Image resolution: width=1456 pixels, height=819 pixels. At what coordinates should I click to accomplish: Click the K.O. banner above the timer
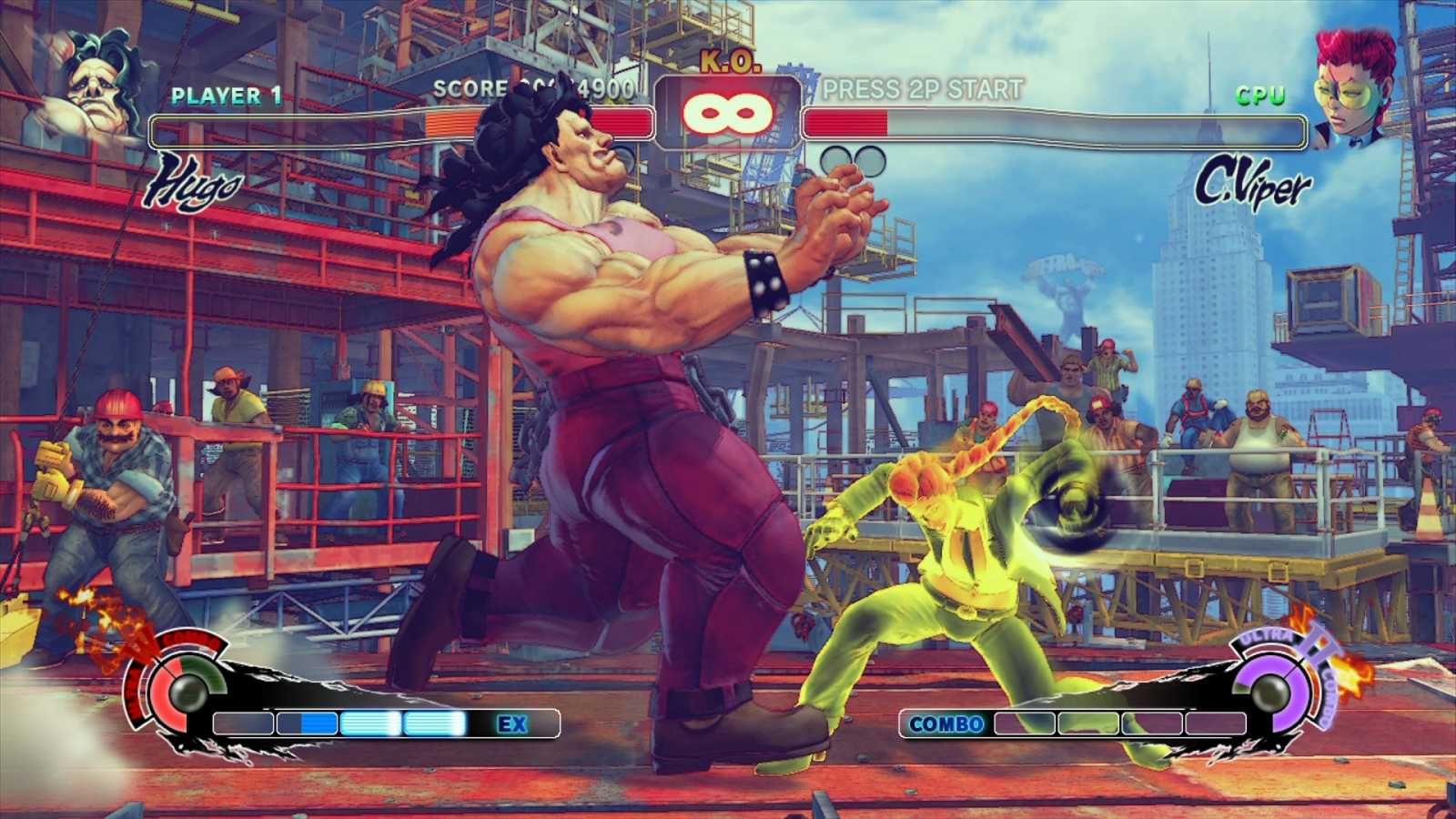click(x=729, y=60)
